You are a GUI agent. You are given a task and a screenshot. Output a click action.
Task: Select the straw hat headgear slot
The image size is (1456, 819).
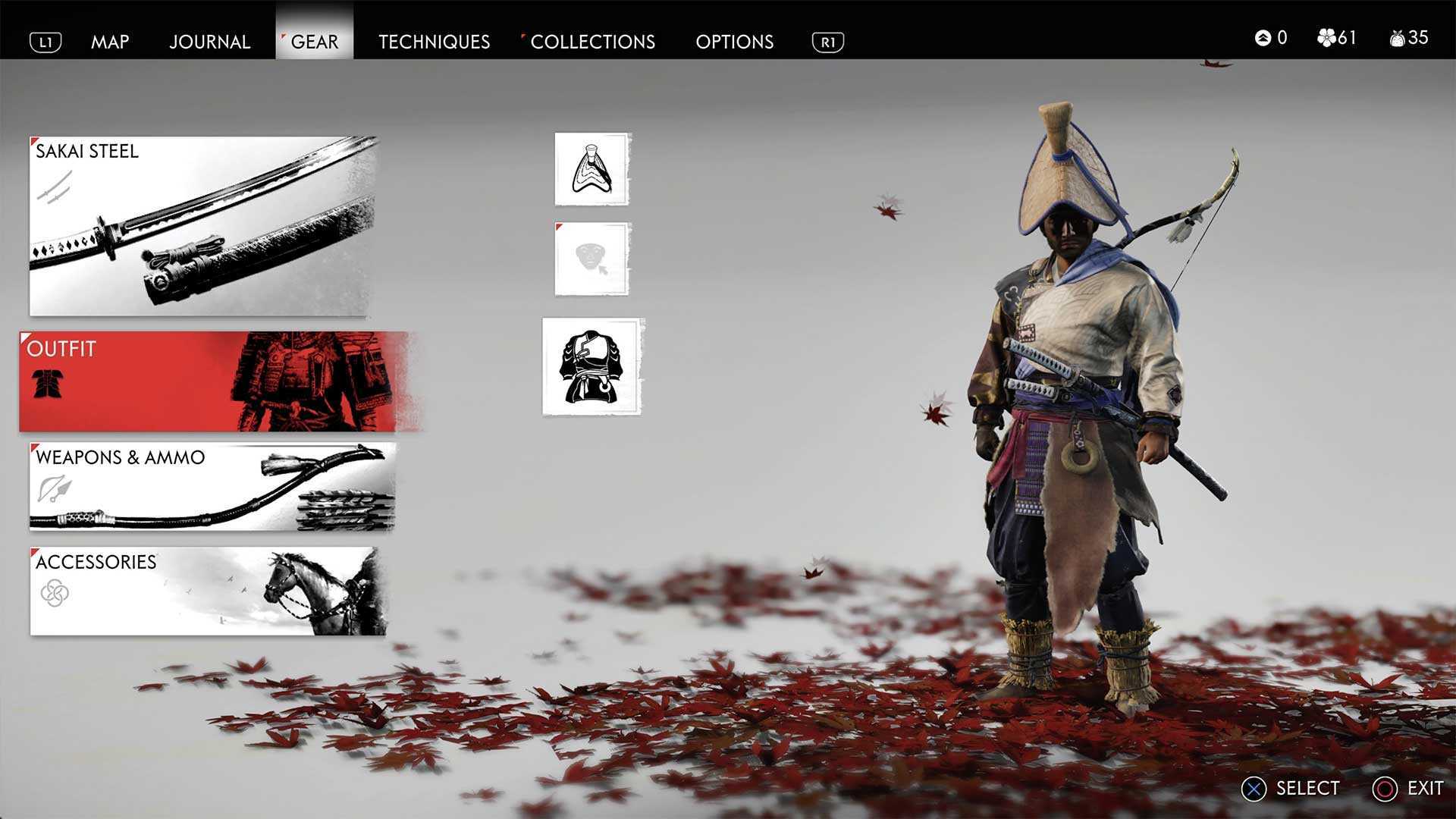(x=592, y=169)
